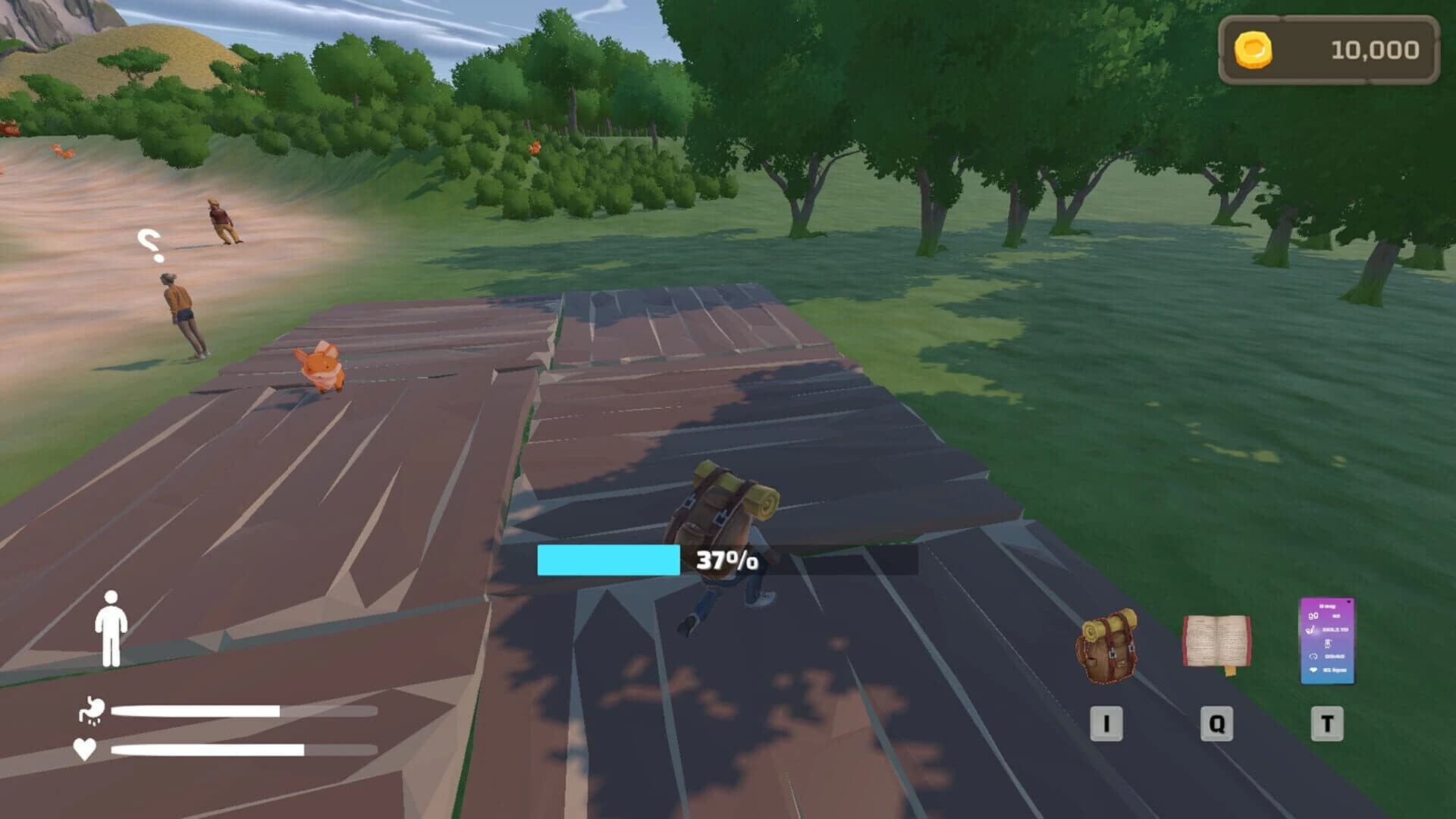Select the standing person status icon
The image size is (1456, 819).
(112, 628)
